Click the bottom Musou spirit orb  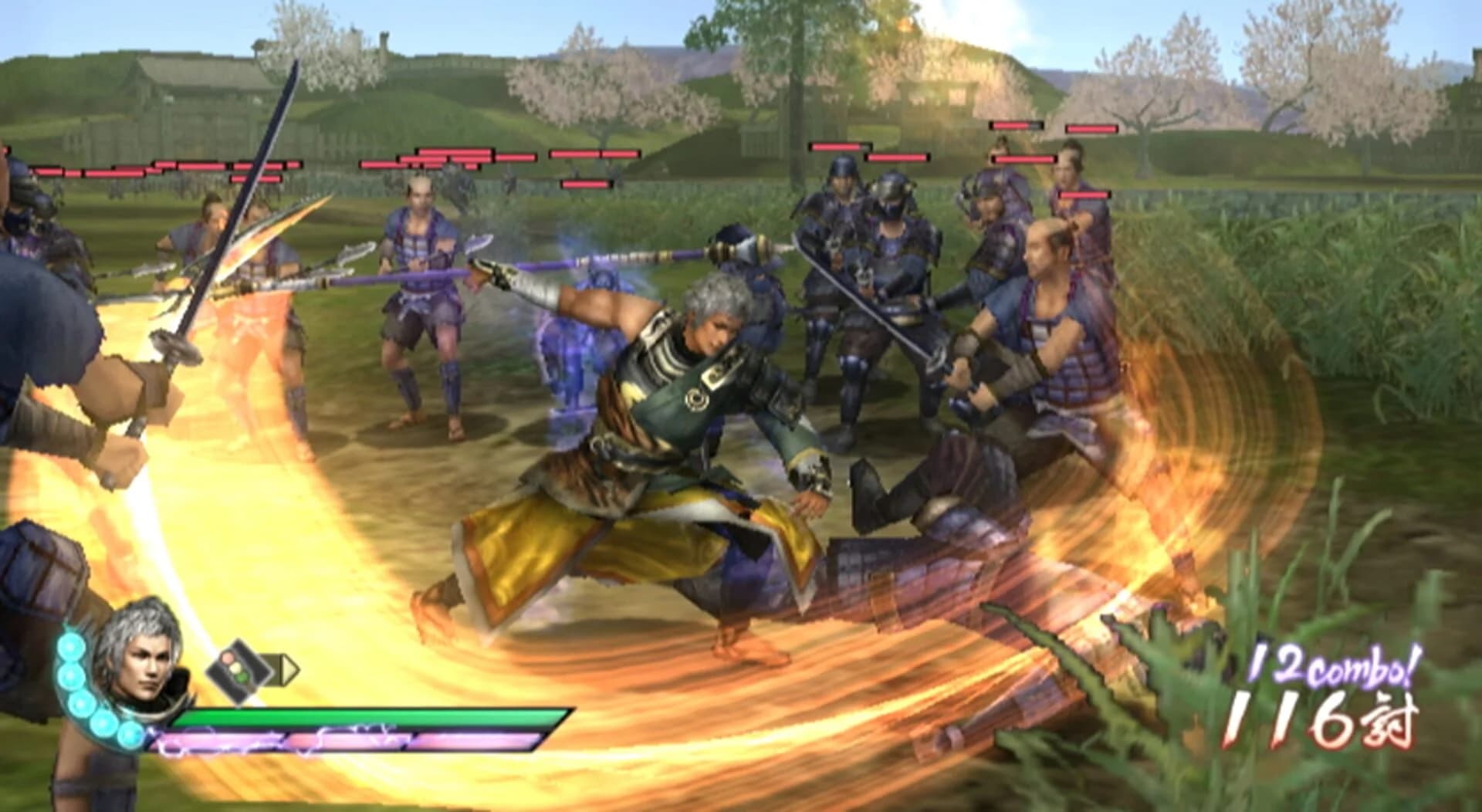point(129,736)
